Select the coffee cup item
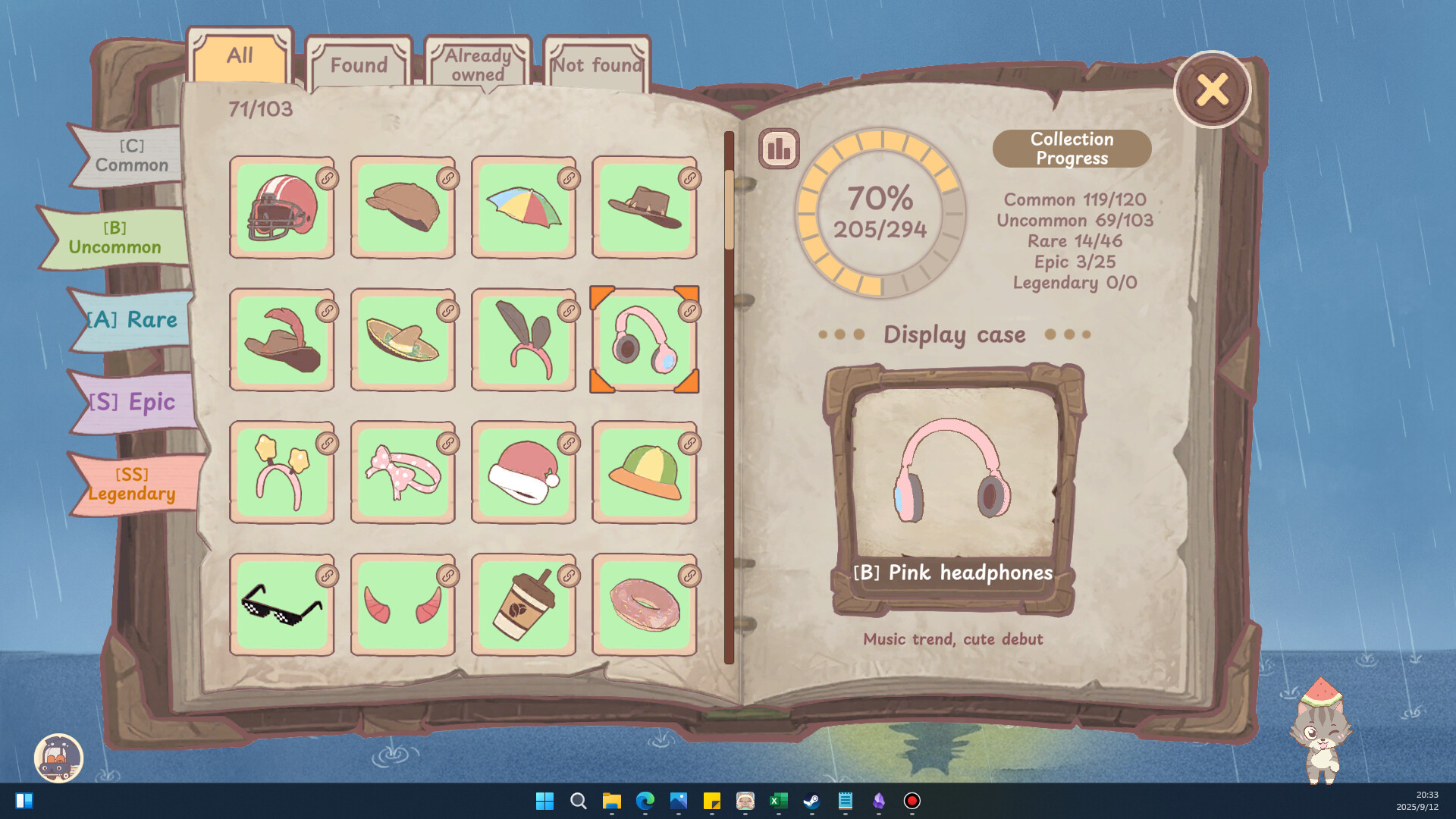The image size is (1456, 819). 523,605
